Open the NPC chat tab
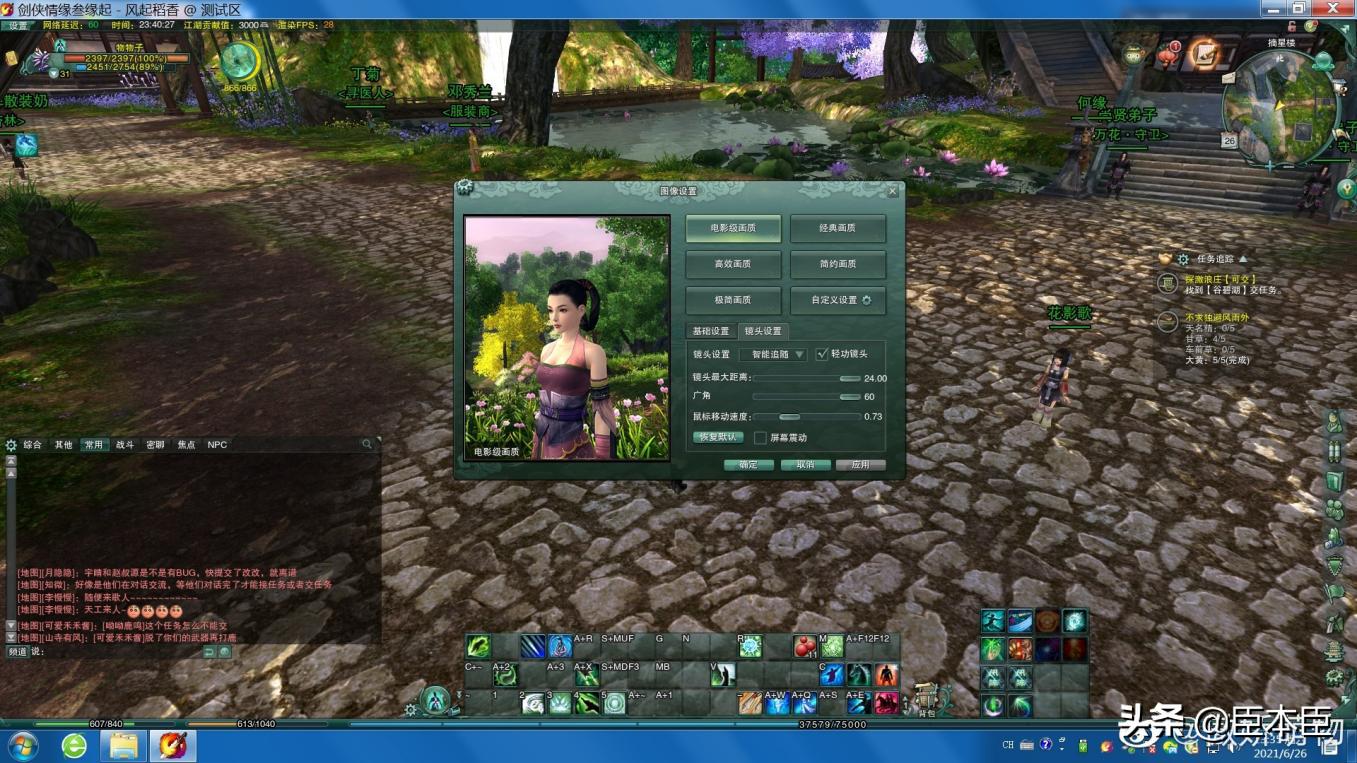The width and height of the screenshot is (1357, 763). point(217,445)
